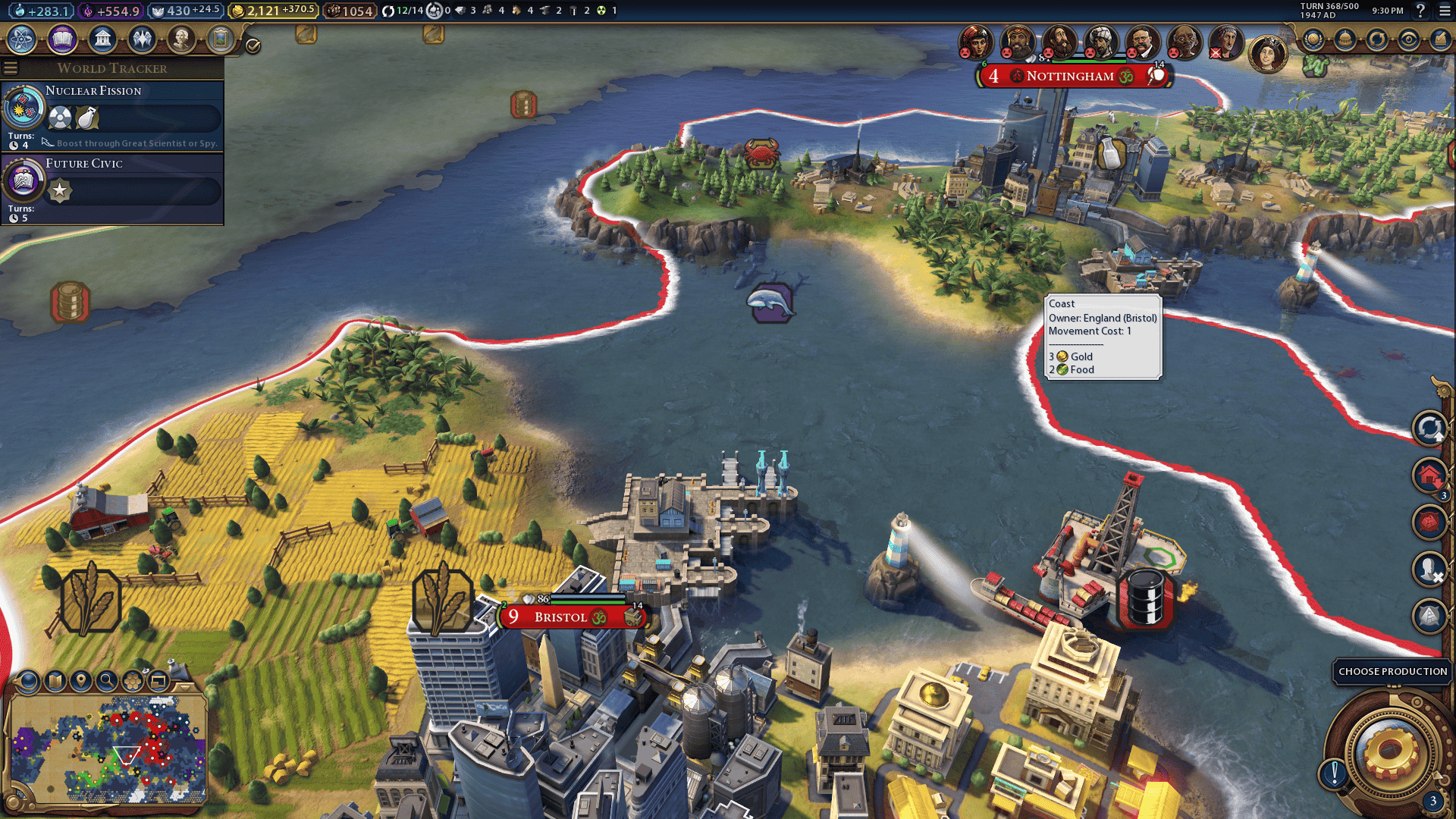Open the Civics Tree book icon
Viewport: 1456px width, 819px height.
[x=62, y=39]
